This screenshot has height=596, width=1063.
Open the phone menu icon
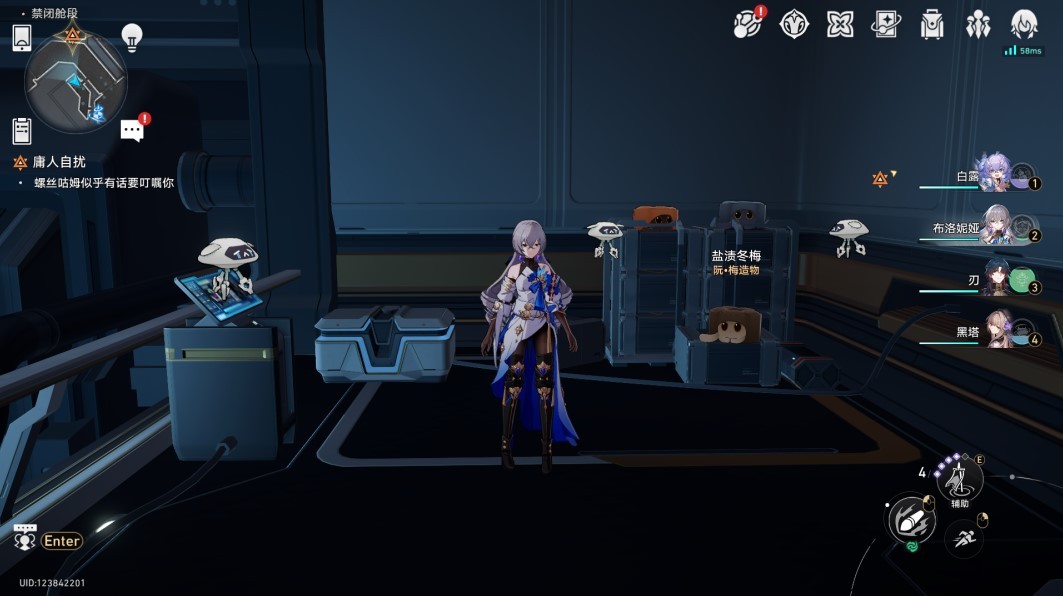[x=23, y=38]
